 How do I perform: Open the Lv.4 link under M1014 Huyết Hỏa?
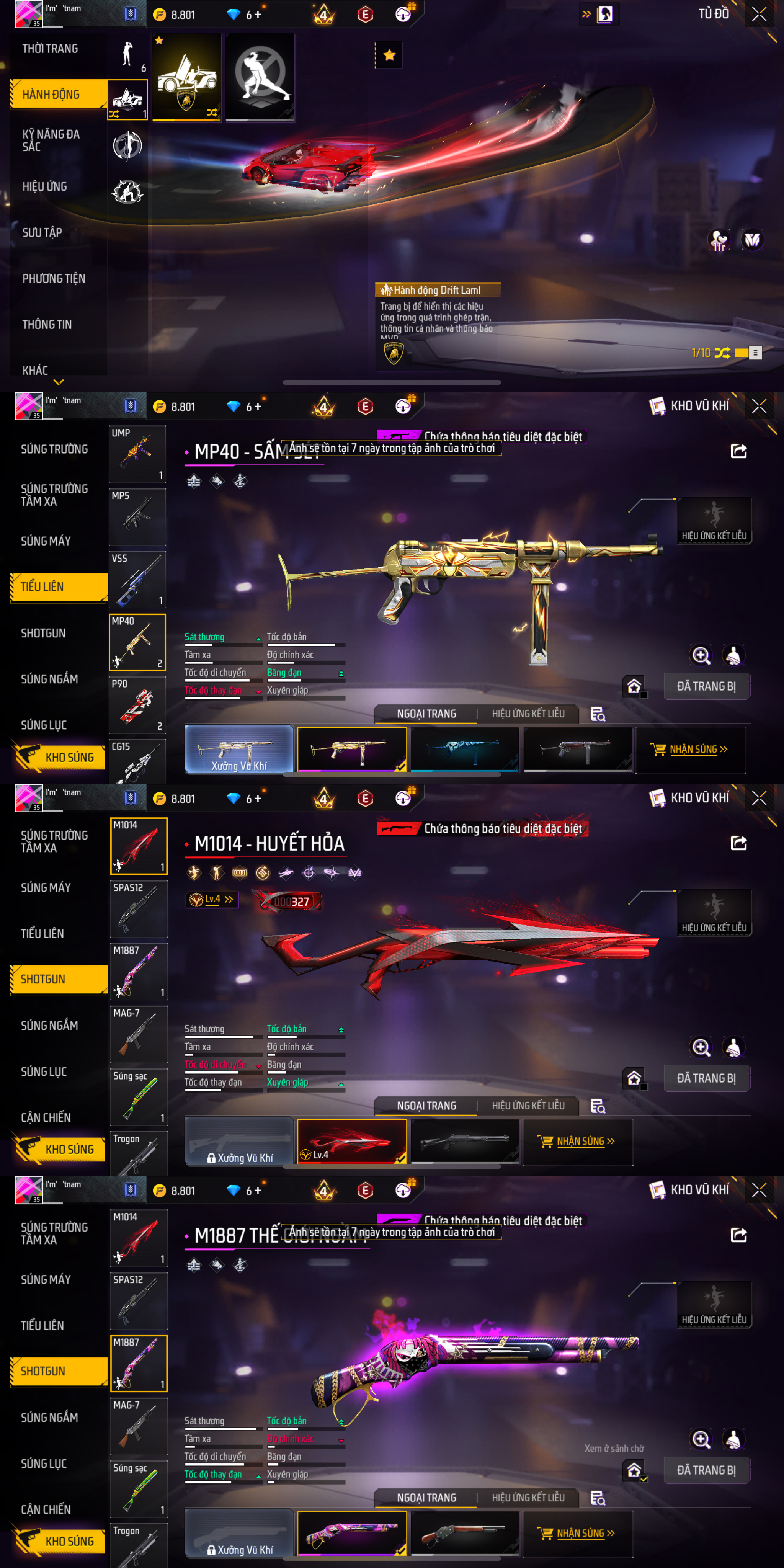[x=212, y=900]
